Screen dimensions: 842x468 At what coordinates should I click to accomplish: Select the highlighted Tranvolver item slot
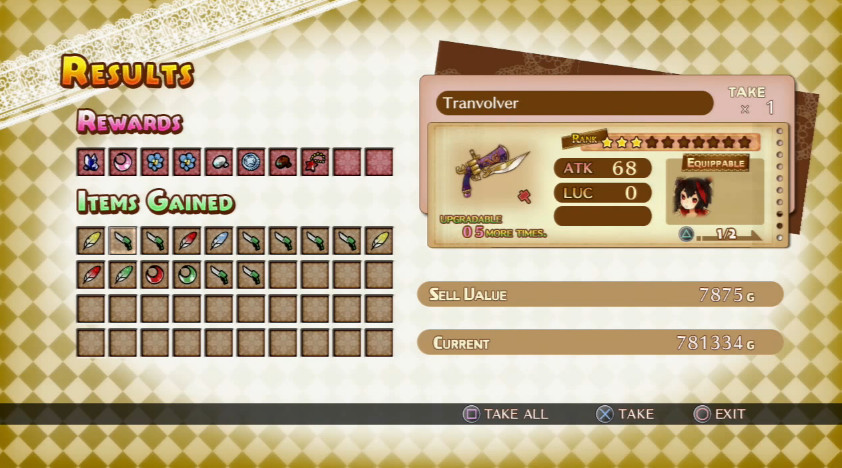[x=123, y=241]
